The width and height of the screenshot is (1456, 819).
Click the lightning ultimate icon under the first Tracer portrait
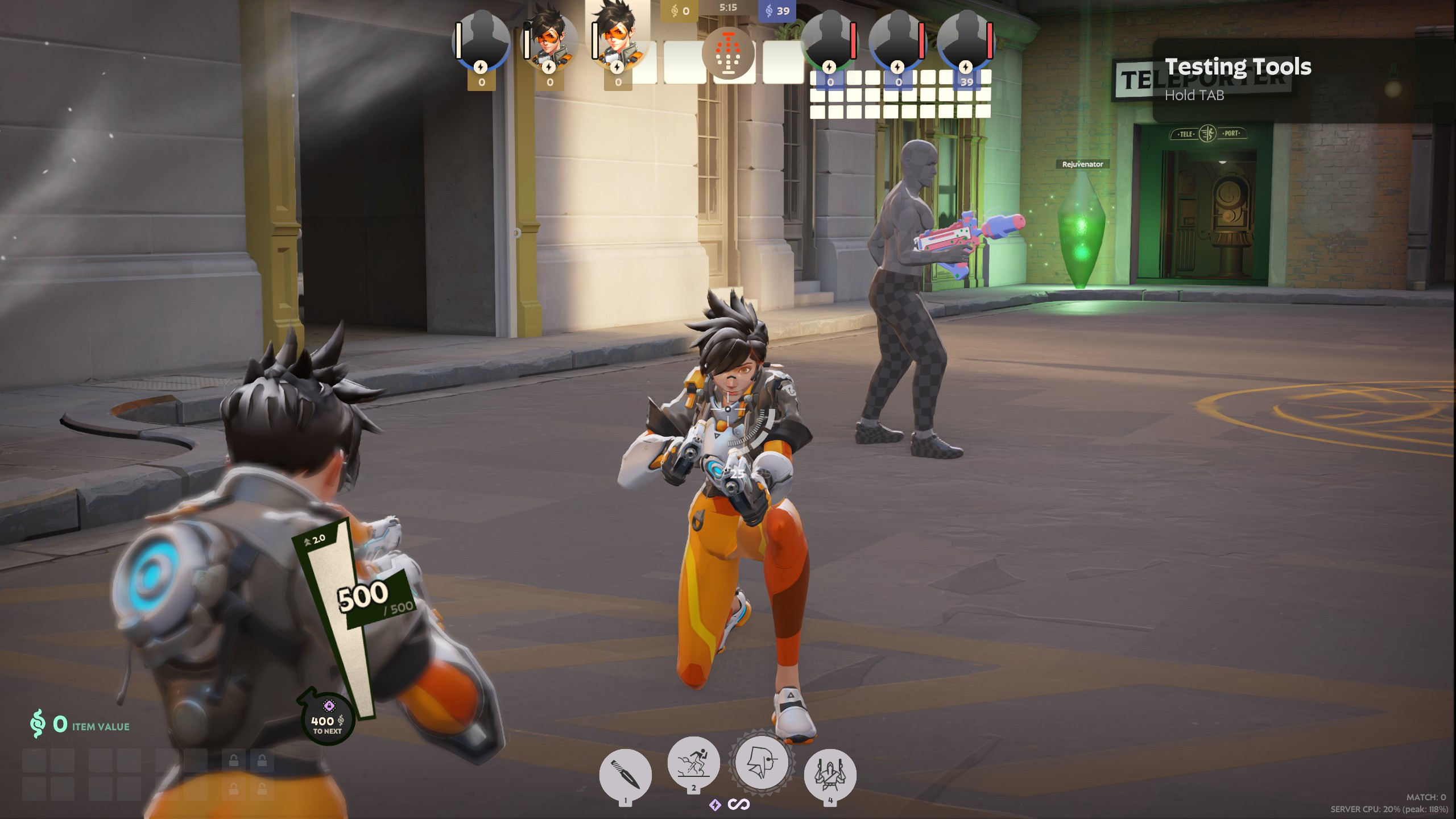[548, 68]
